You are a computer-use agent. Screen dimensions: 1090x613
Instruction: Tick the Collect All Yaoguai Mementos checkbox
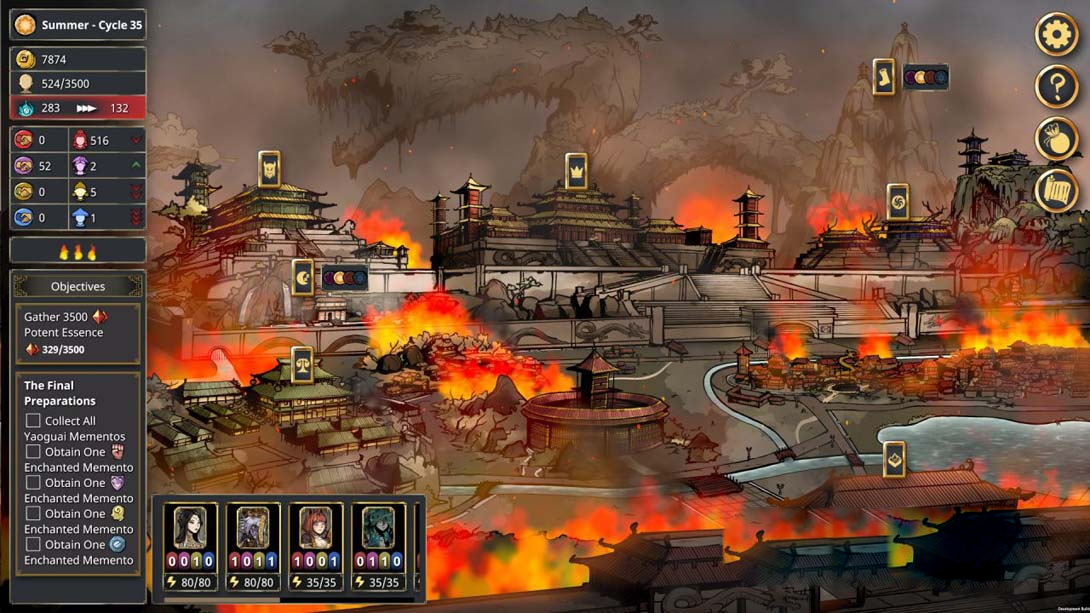click(x=33, y=421)
